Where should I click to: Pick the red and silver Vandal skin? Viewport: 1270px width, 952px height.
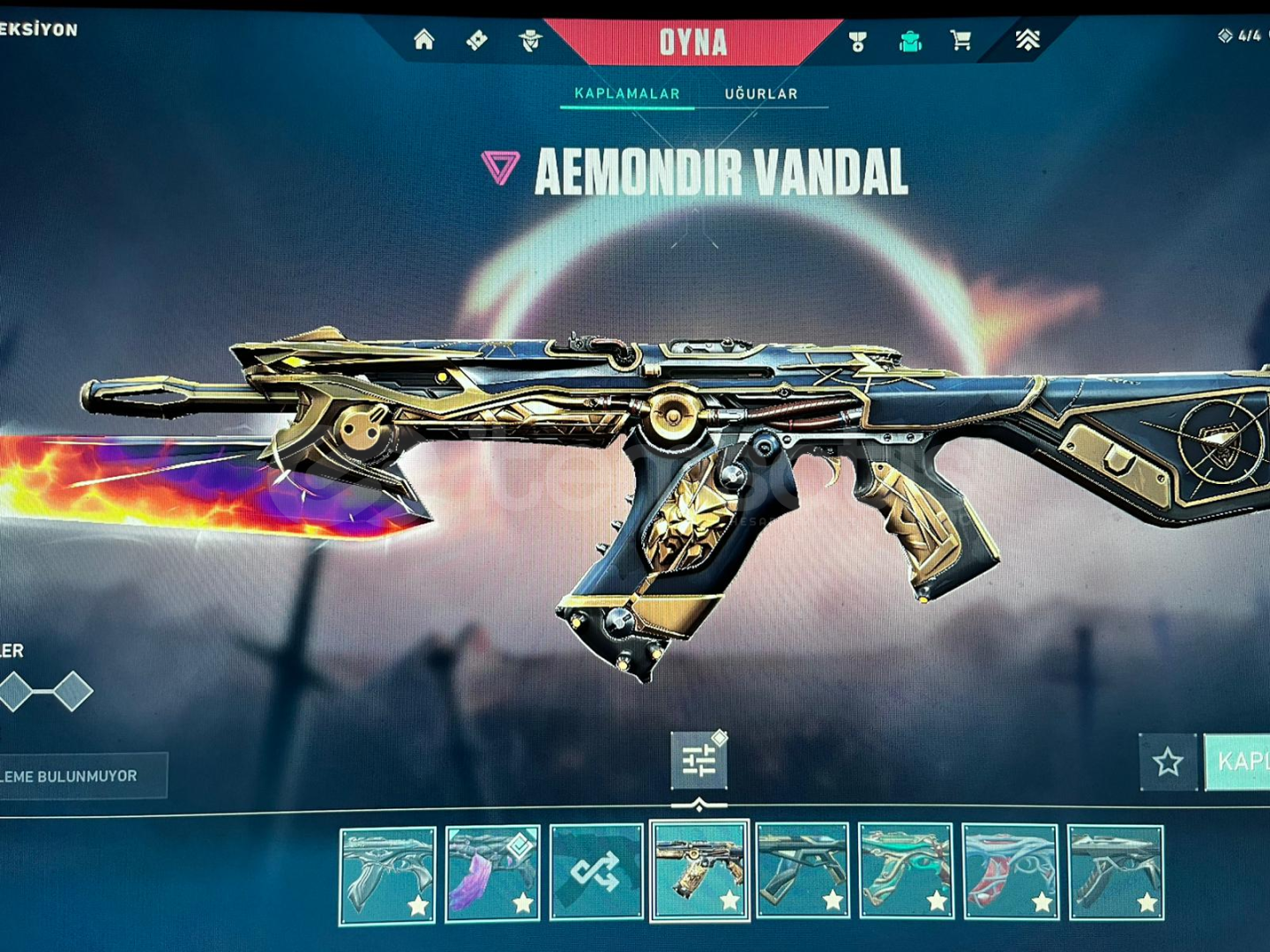[x=1010, y=873]
